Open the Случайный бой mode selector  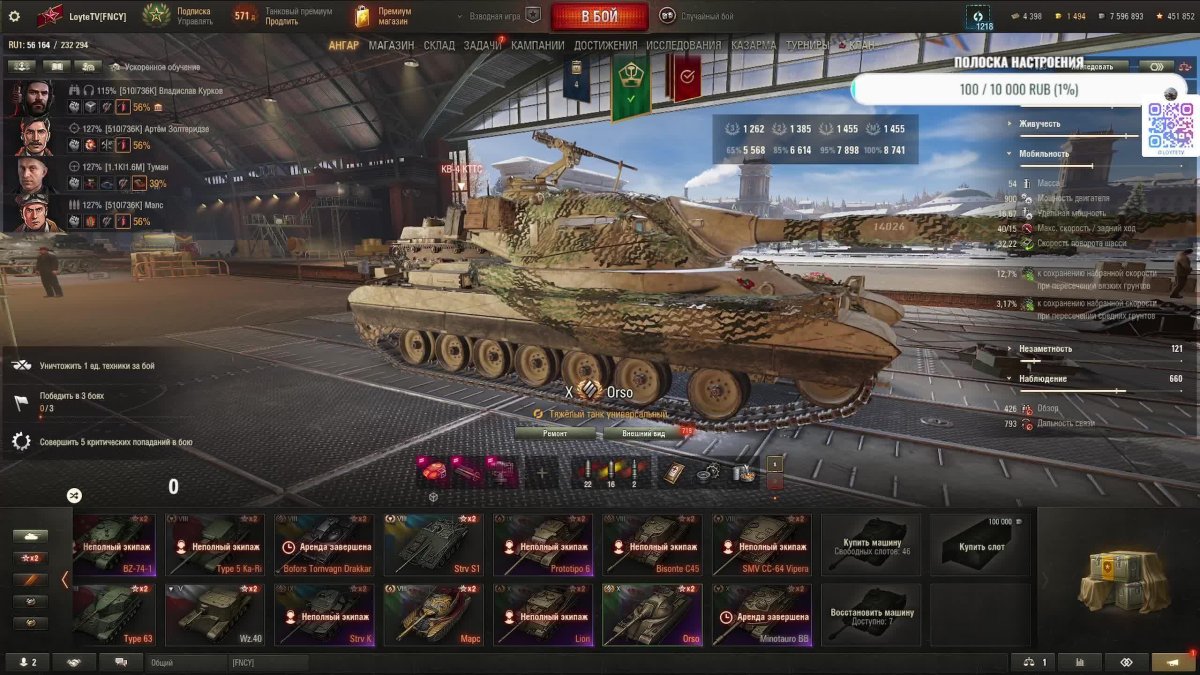pos(698,16)
